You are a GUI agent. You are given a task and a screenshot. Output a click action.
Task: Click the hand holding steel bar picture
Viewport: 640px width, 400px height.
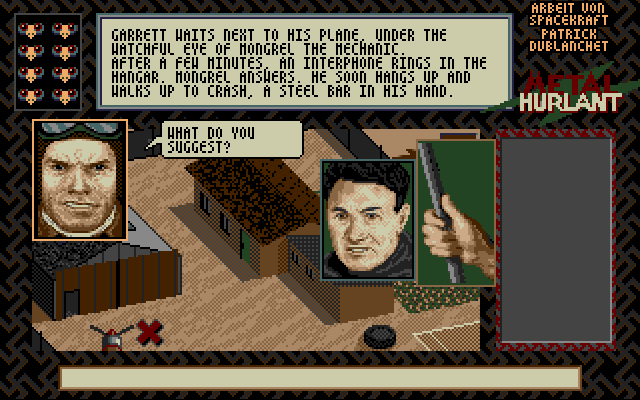coord(455,212)
